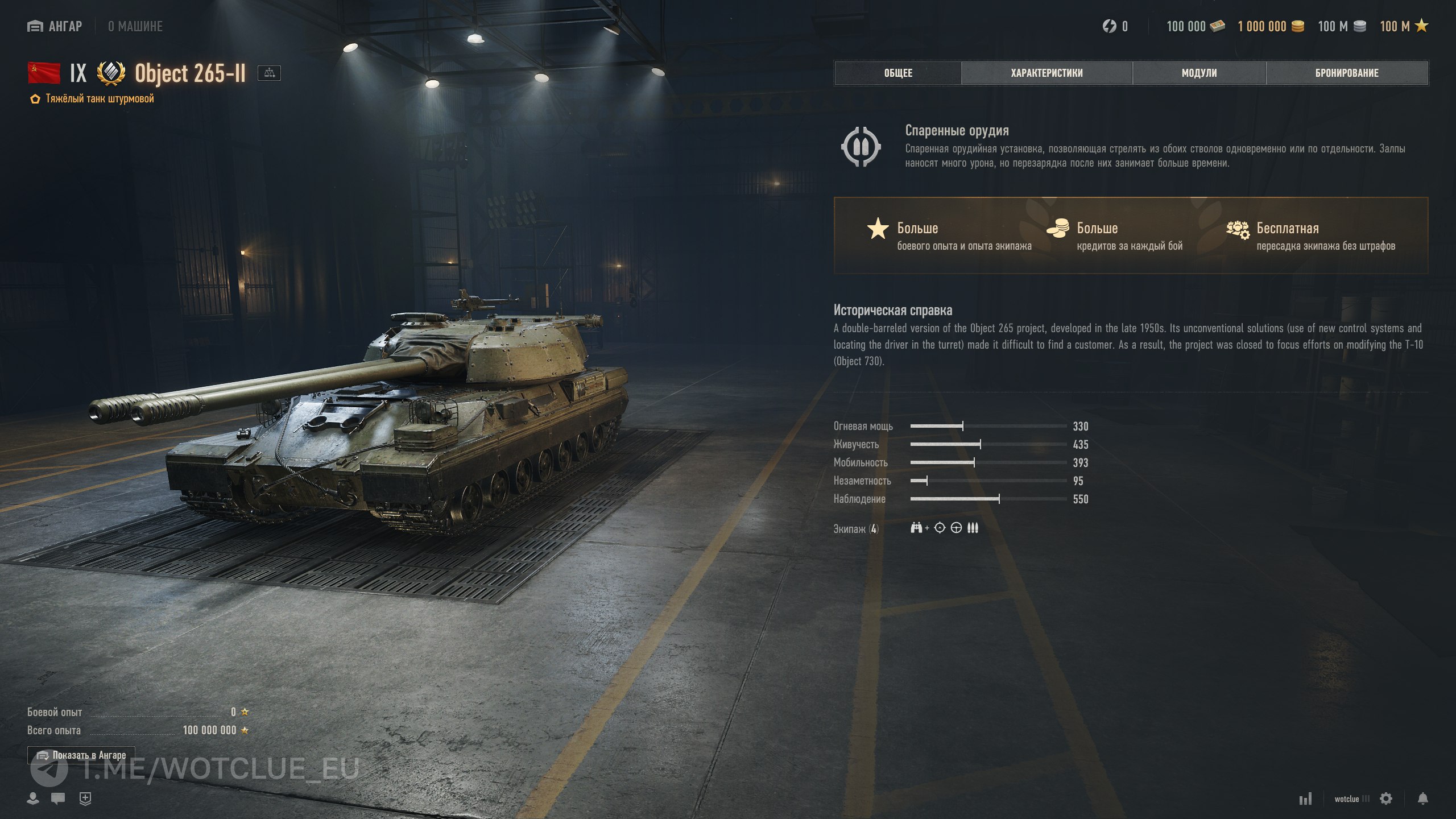Screen dimensions: 1456x819
Task: Click the Показать в Ангаре button
Action: tap(81, 755)
